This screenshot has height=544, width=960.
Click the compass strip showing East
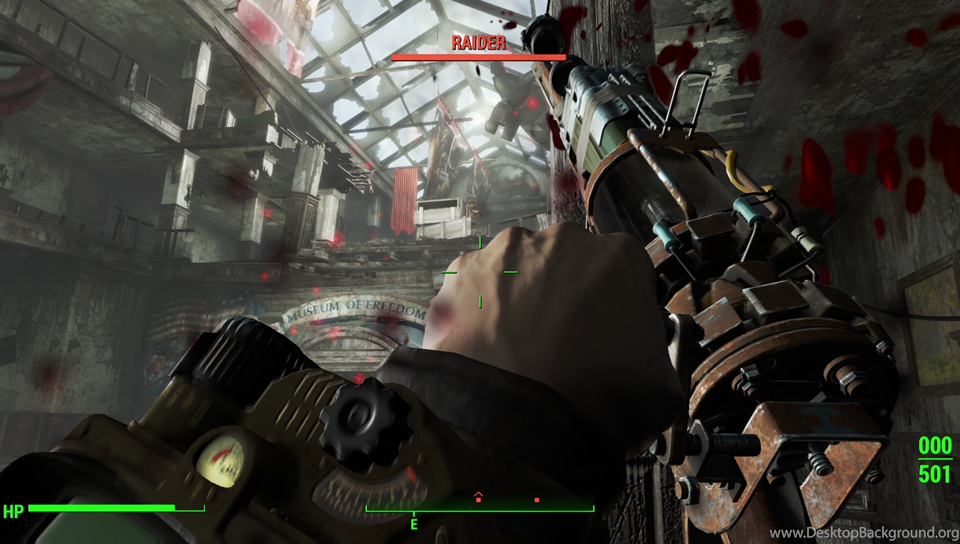[x=479, y=510]
